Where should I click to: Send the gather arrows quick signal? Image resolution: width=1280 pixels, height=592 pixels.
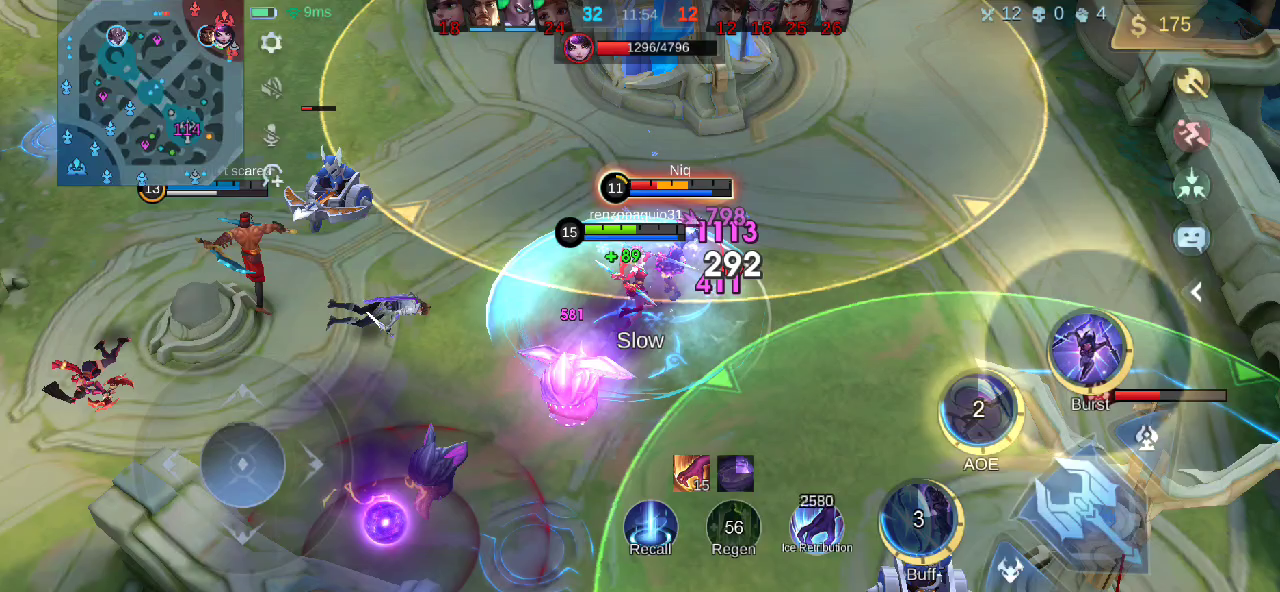tap(1191, 186)
